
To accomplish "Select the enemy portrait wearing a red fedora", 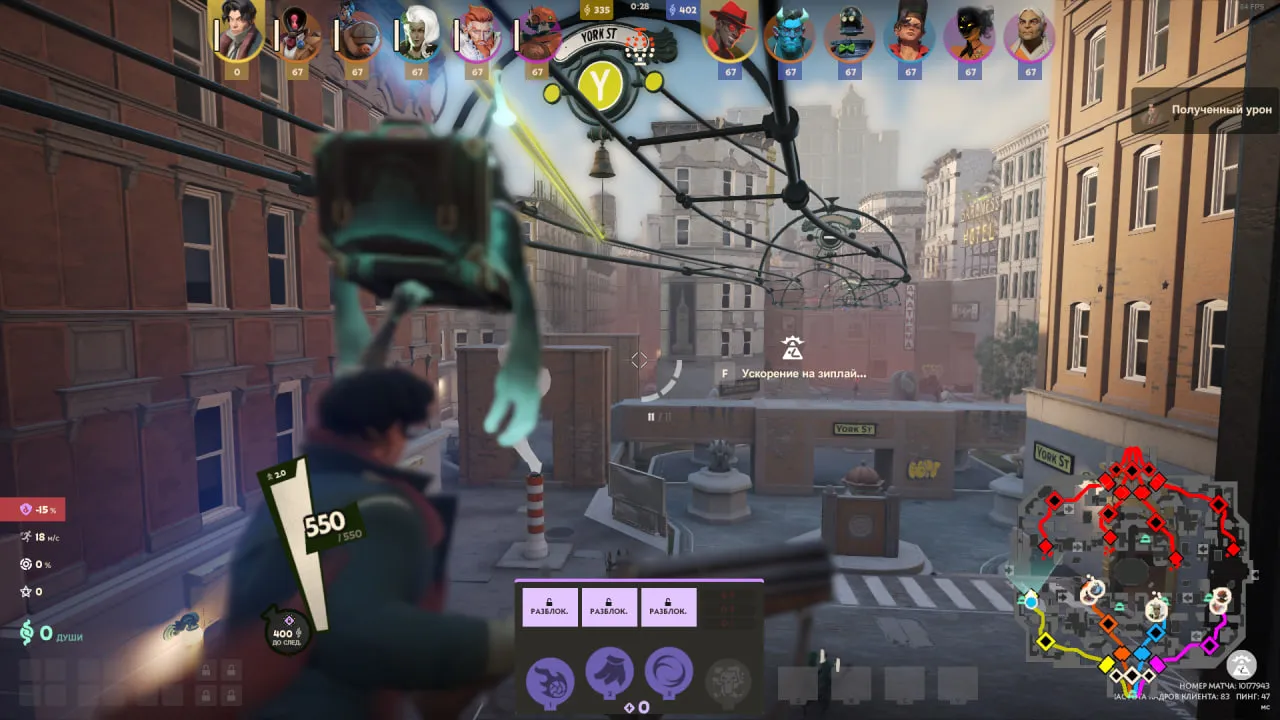I will coord(730,35).
